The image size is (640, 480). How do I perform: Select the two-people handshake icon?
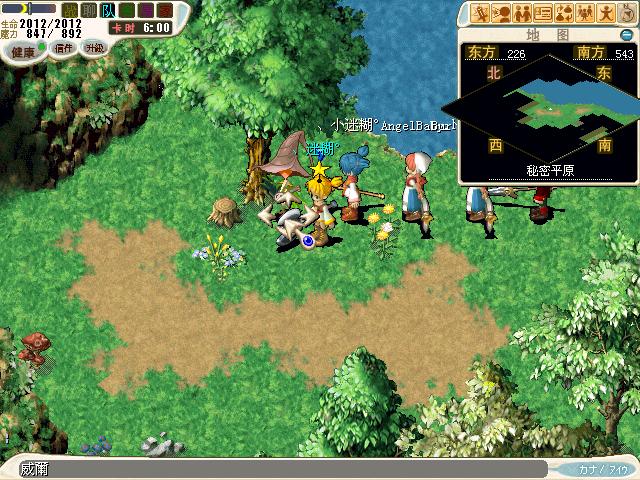coord(522,13)
